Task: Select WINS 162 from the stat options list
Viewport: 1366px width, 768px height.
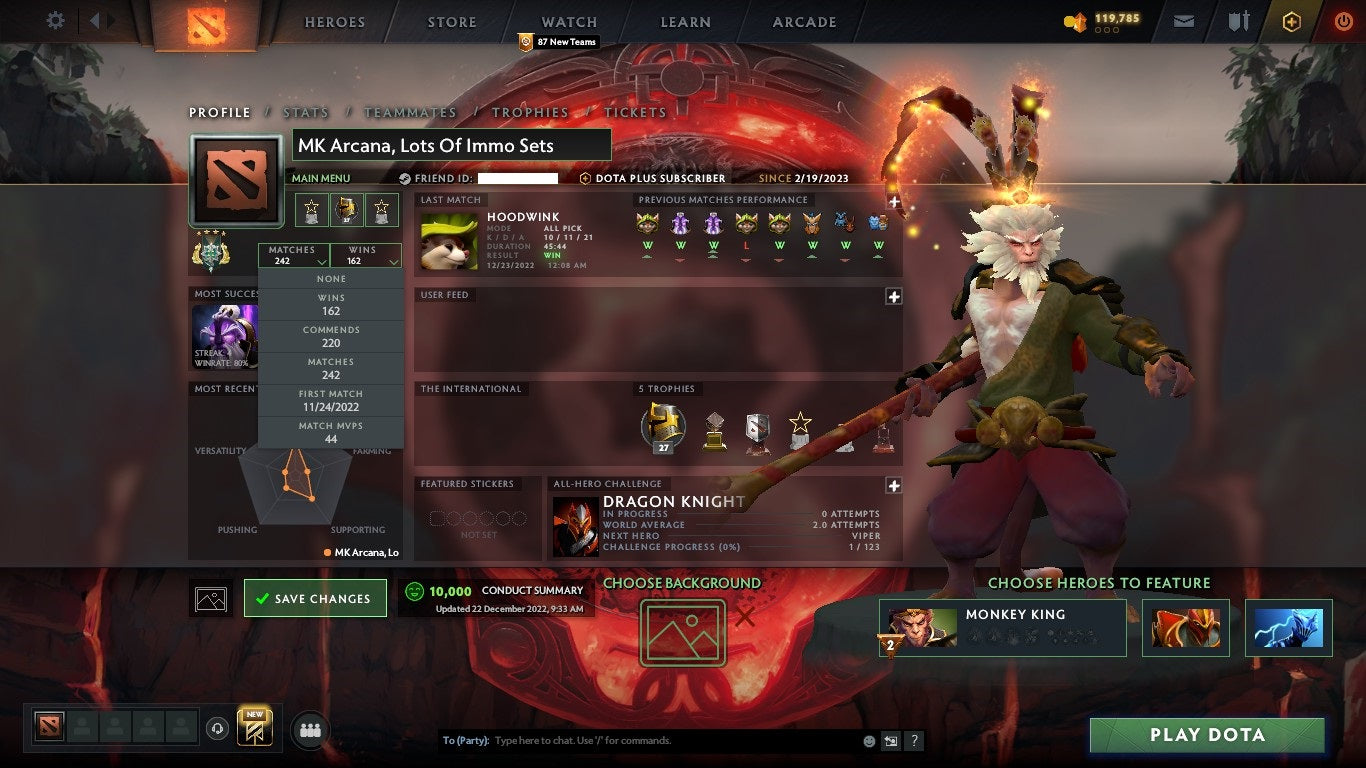Action: pos(330,302)
